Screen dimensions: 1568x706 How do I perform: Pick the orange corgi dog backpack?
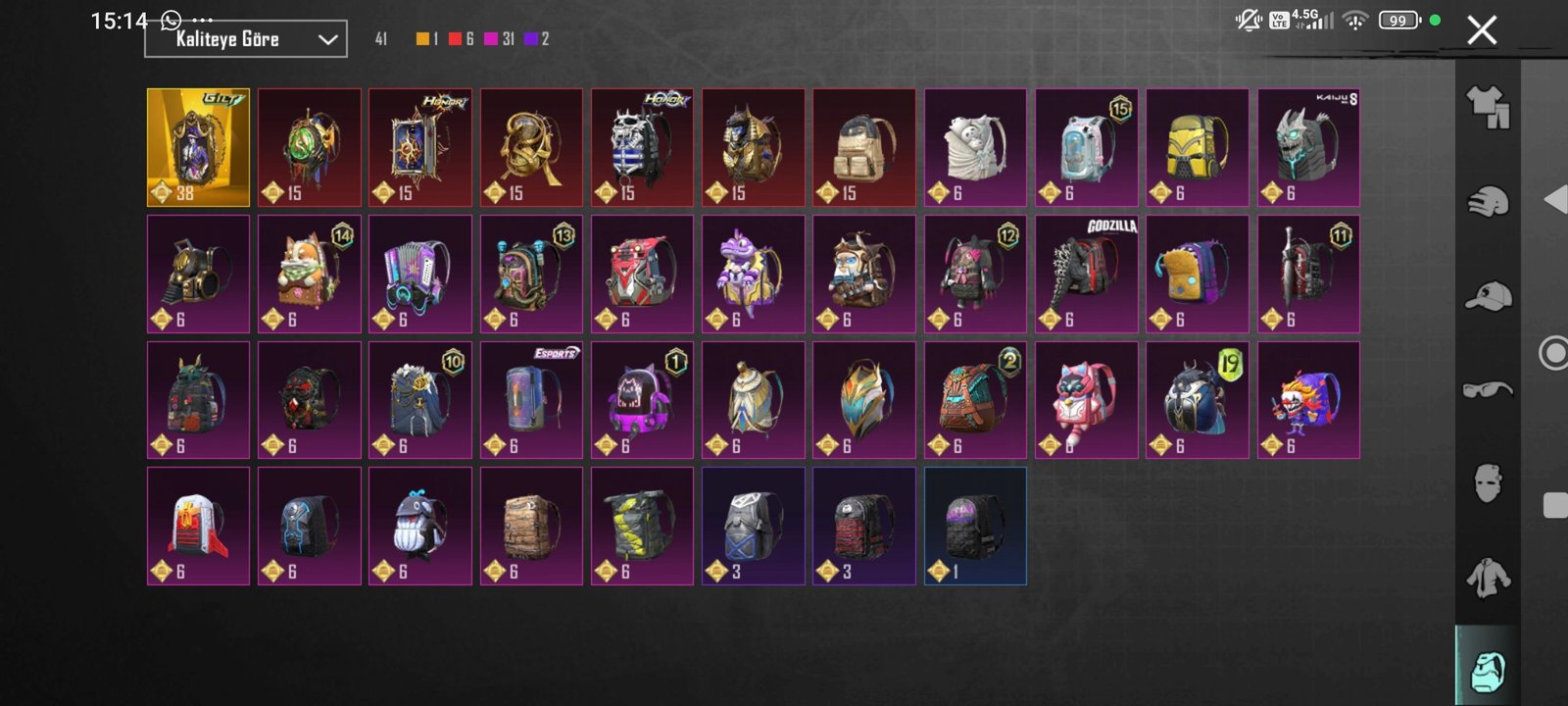(x=309, y=274)
